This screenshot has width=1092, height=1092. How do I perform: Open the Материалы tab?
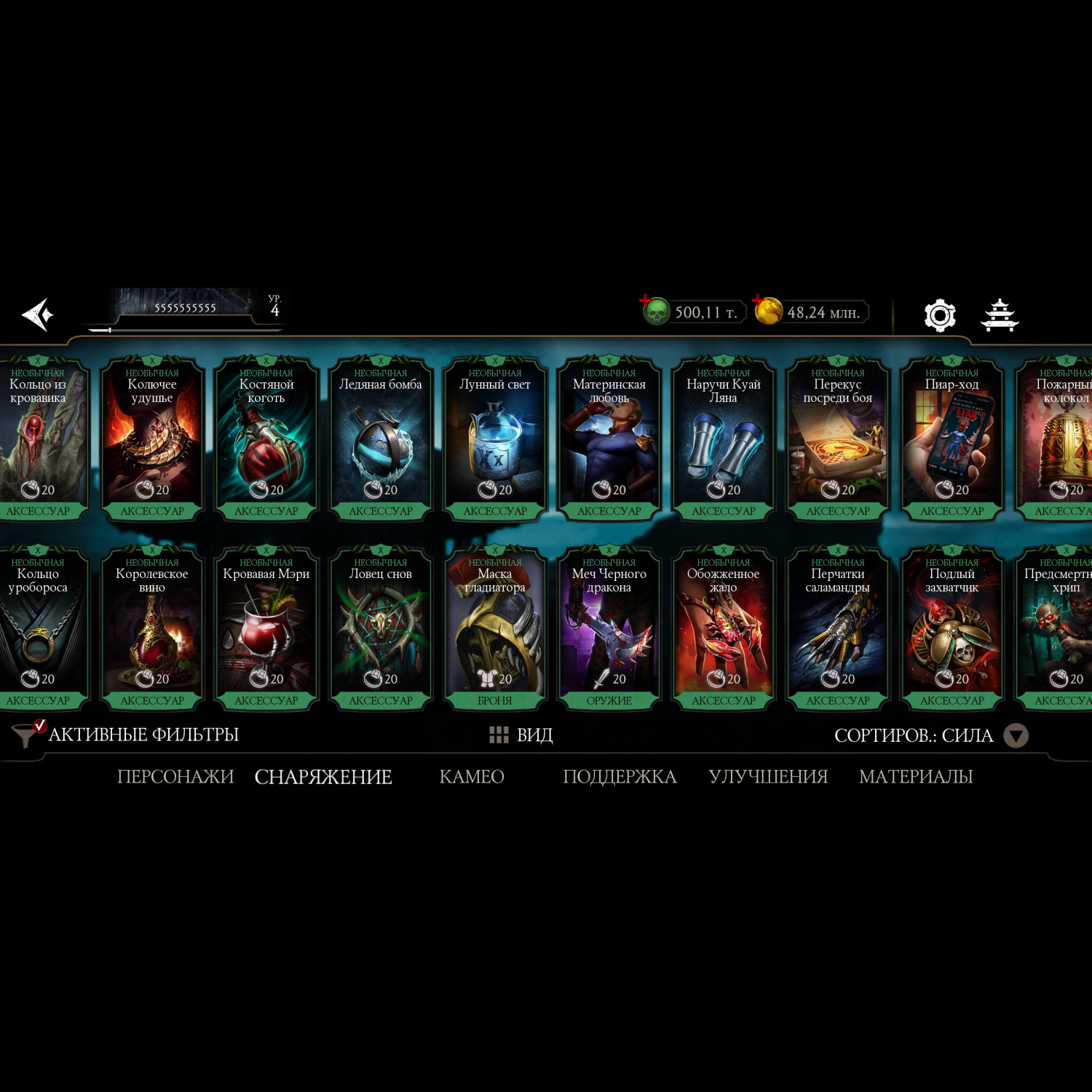(916, 777)
